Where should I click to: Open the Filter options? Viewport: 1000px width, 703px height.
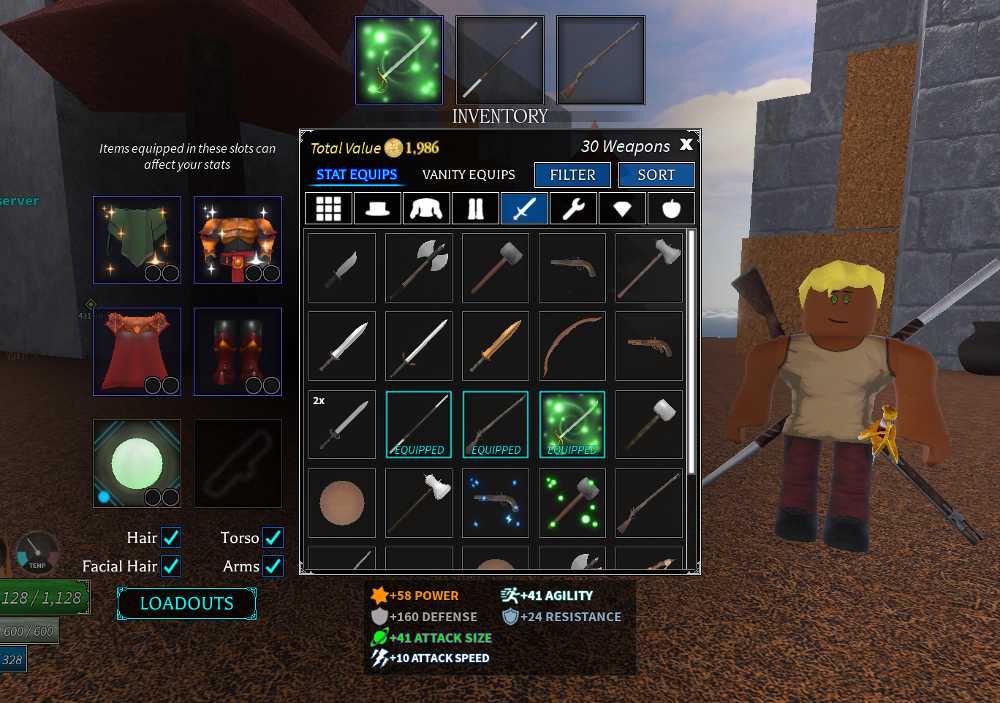[572, 175]
